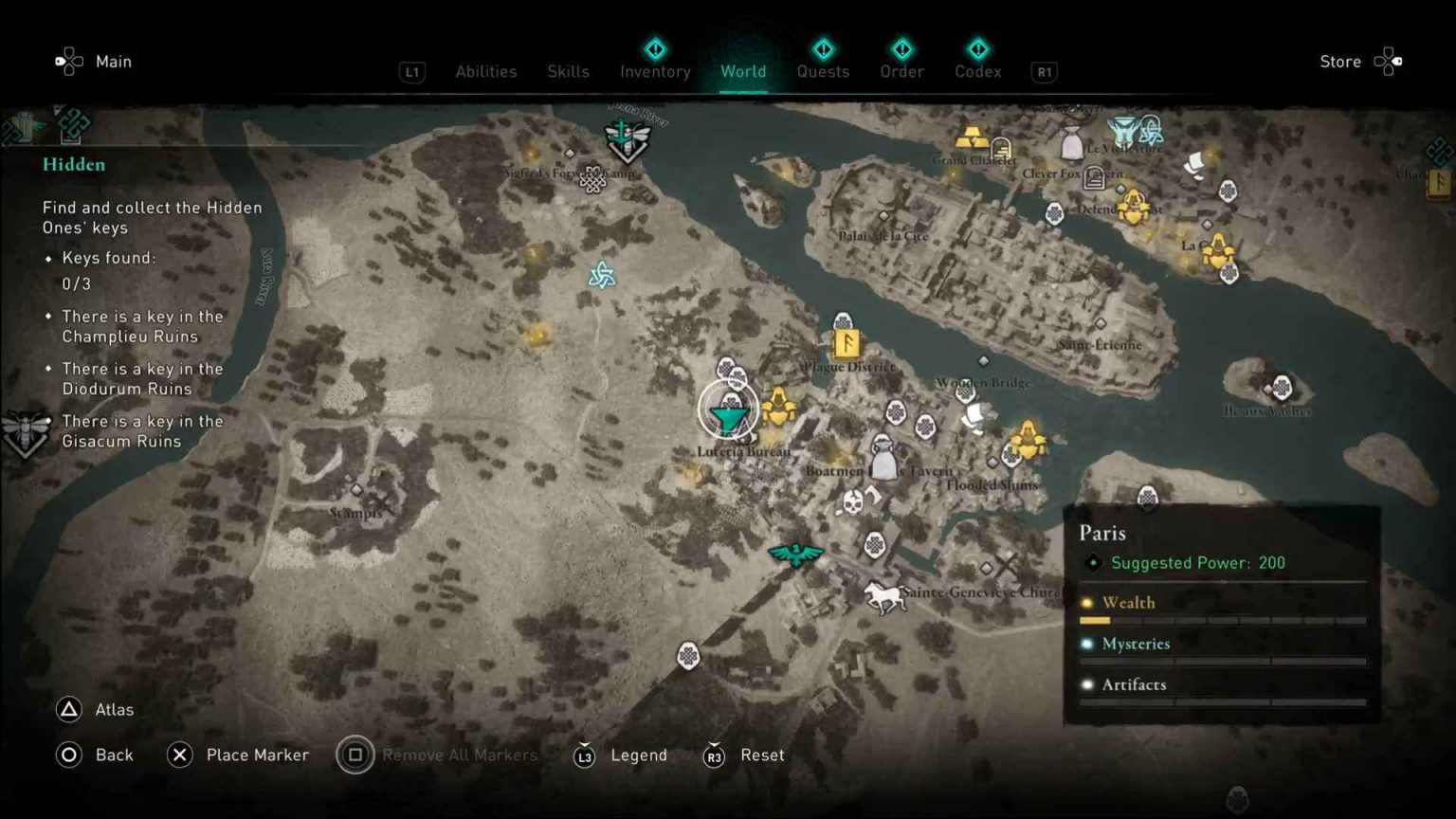
Task: Open the Store with the controller icon
Action: pos(1390,61)
